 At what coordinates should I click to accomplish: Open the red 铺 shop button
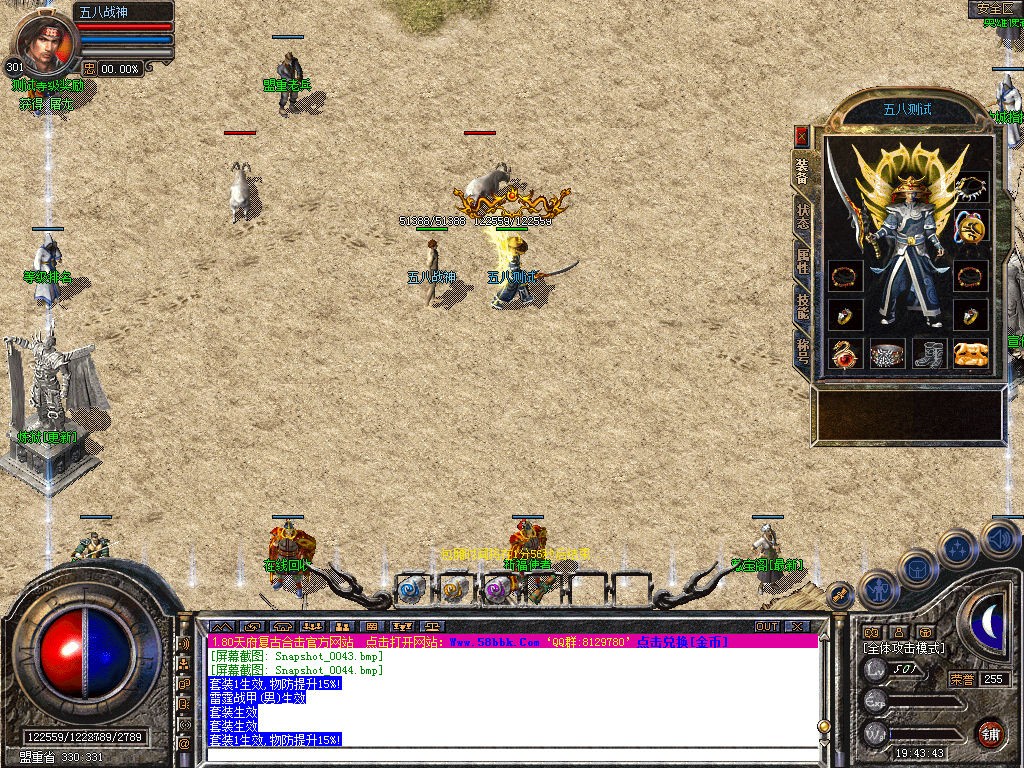pyautogui.click(x=991, y=733)
